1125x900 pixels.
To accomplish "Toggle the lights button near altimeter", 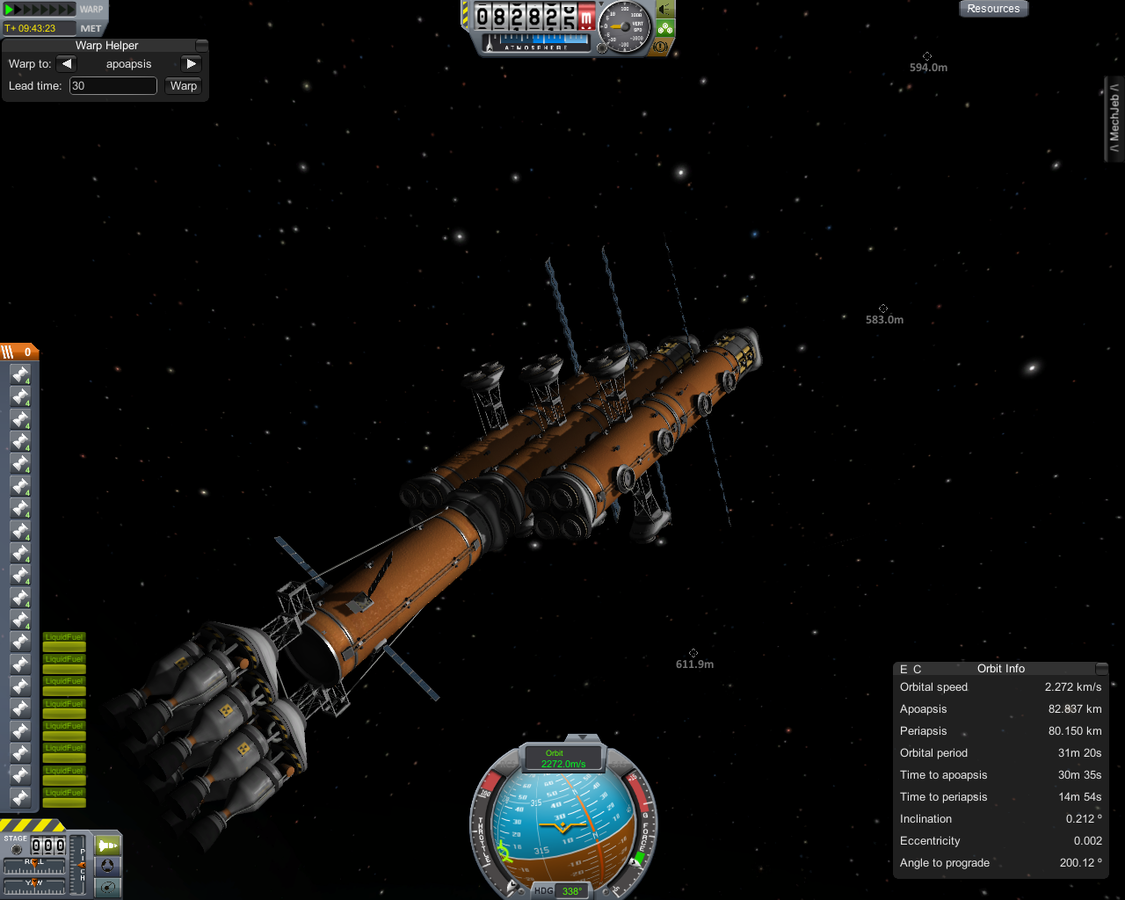I will click(665, 9).
